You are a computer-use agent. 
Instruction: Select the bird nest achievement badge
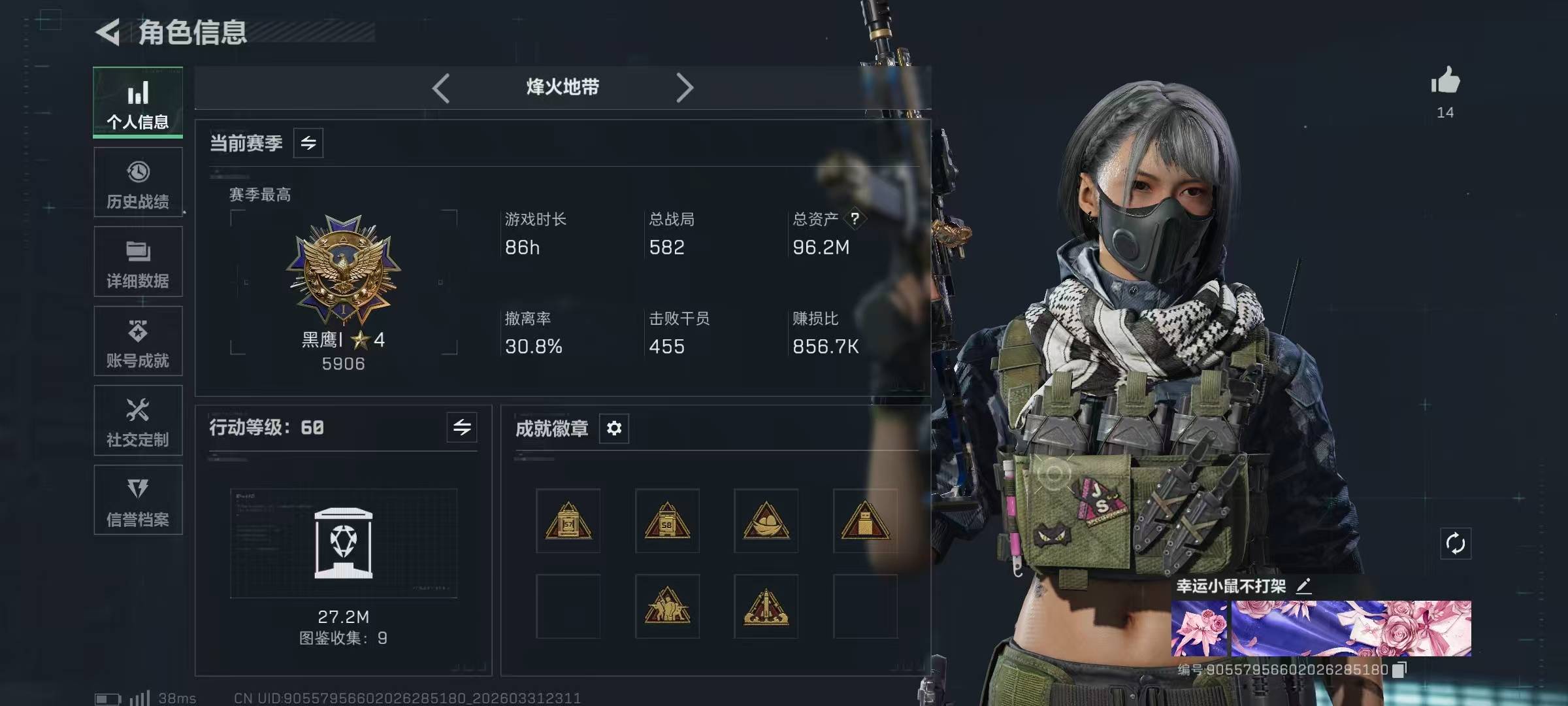click(x=766, y=521)
